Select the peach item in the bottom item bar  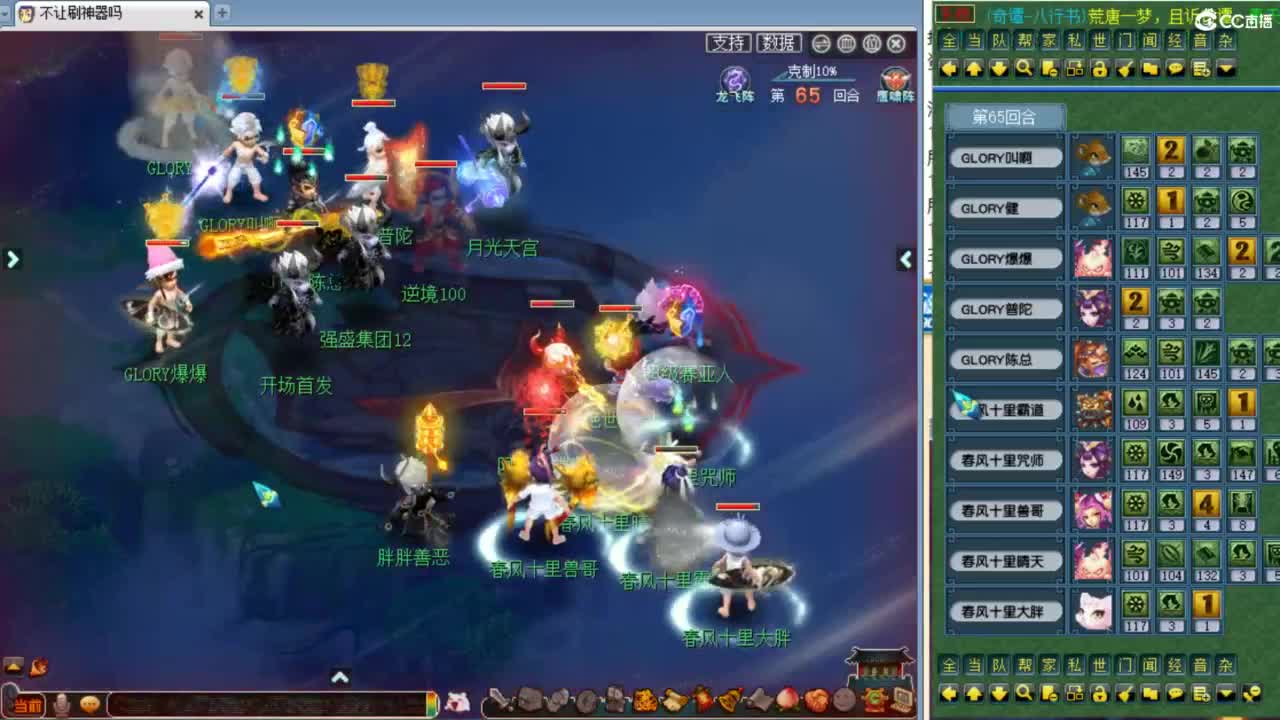[x=789, y=700]
